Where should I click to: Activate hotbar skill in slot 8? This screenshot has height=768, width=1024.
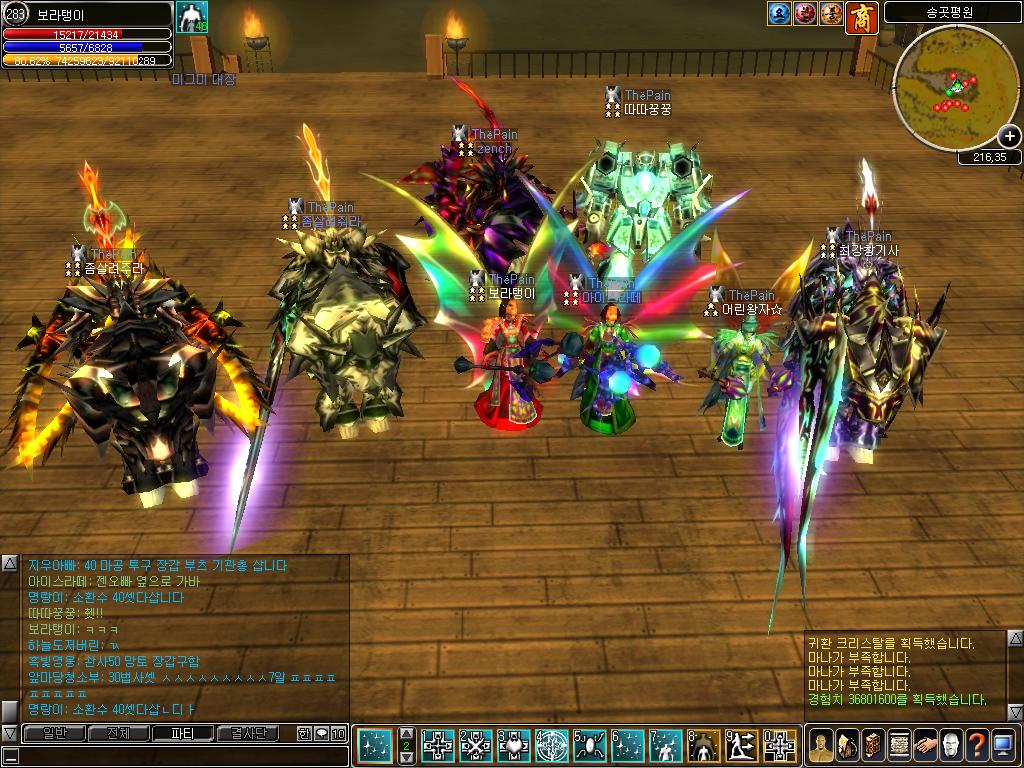(704, 746)
